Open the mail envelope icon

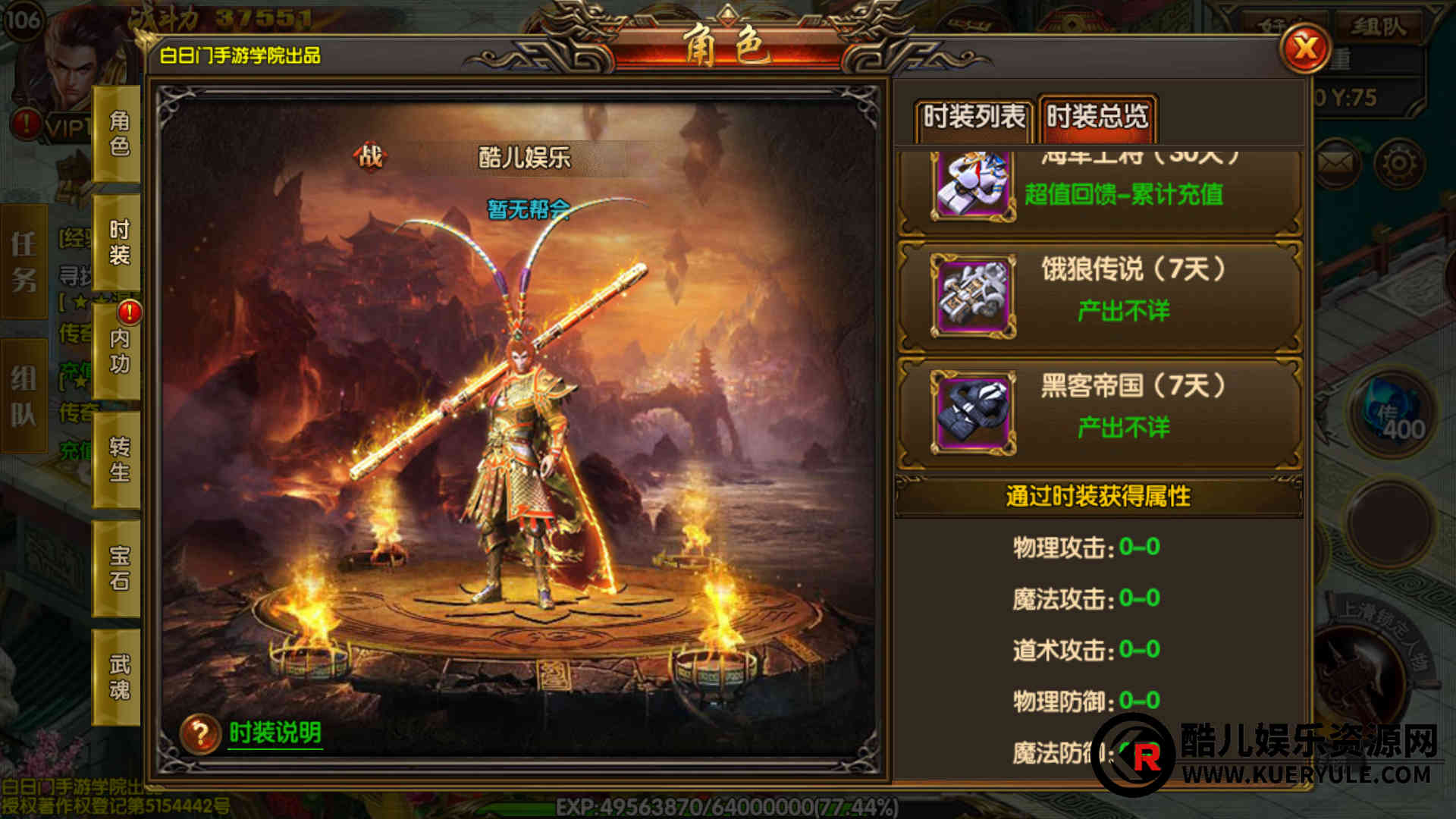1335,162
